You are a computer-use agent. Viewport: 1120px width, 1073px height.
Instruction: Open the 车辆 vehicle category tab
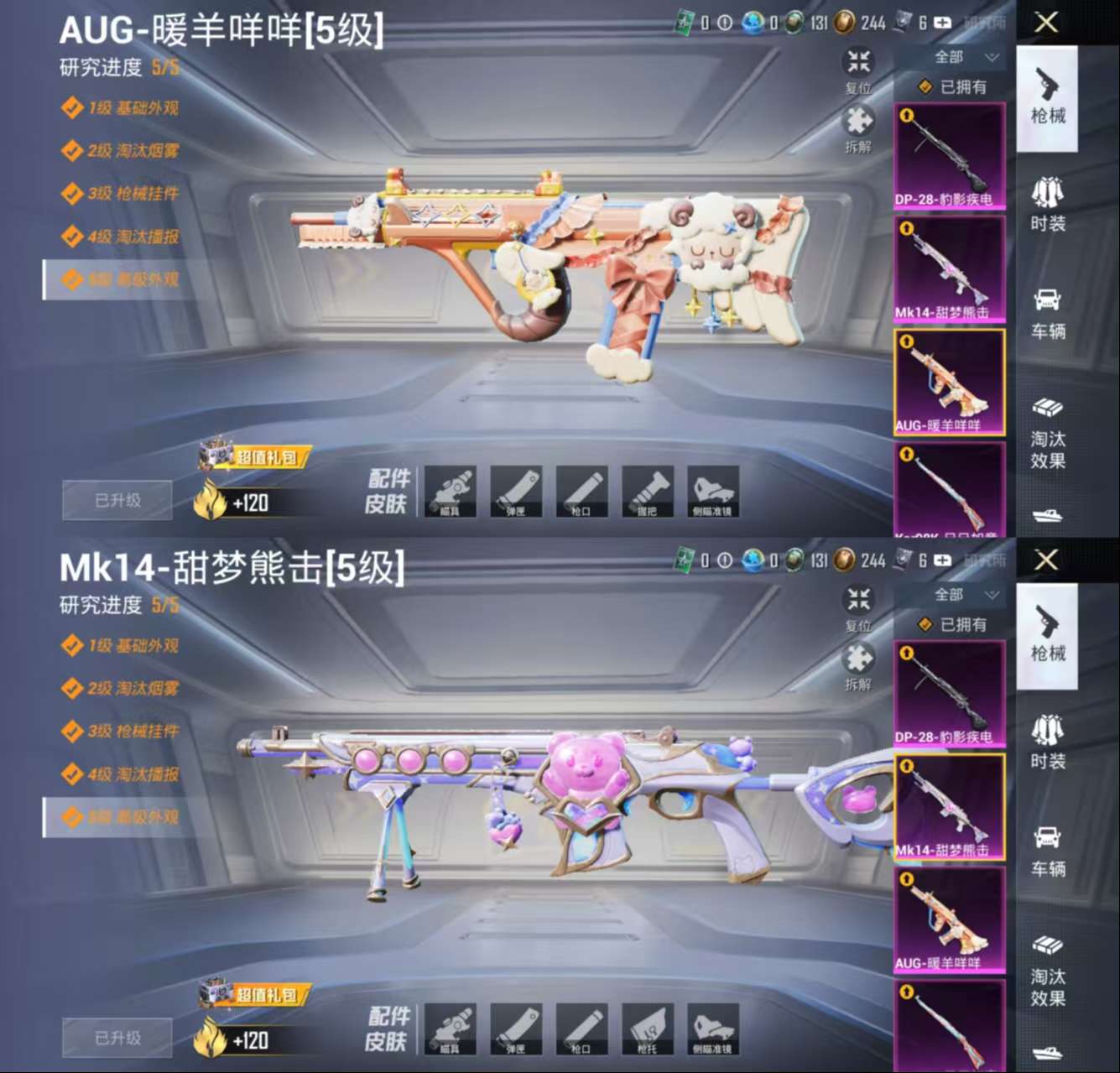click(1047, 315)
